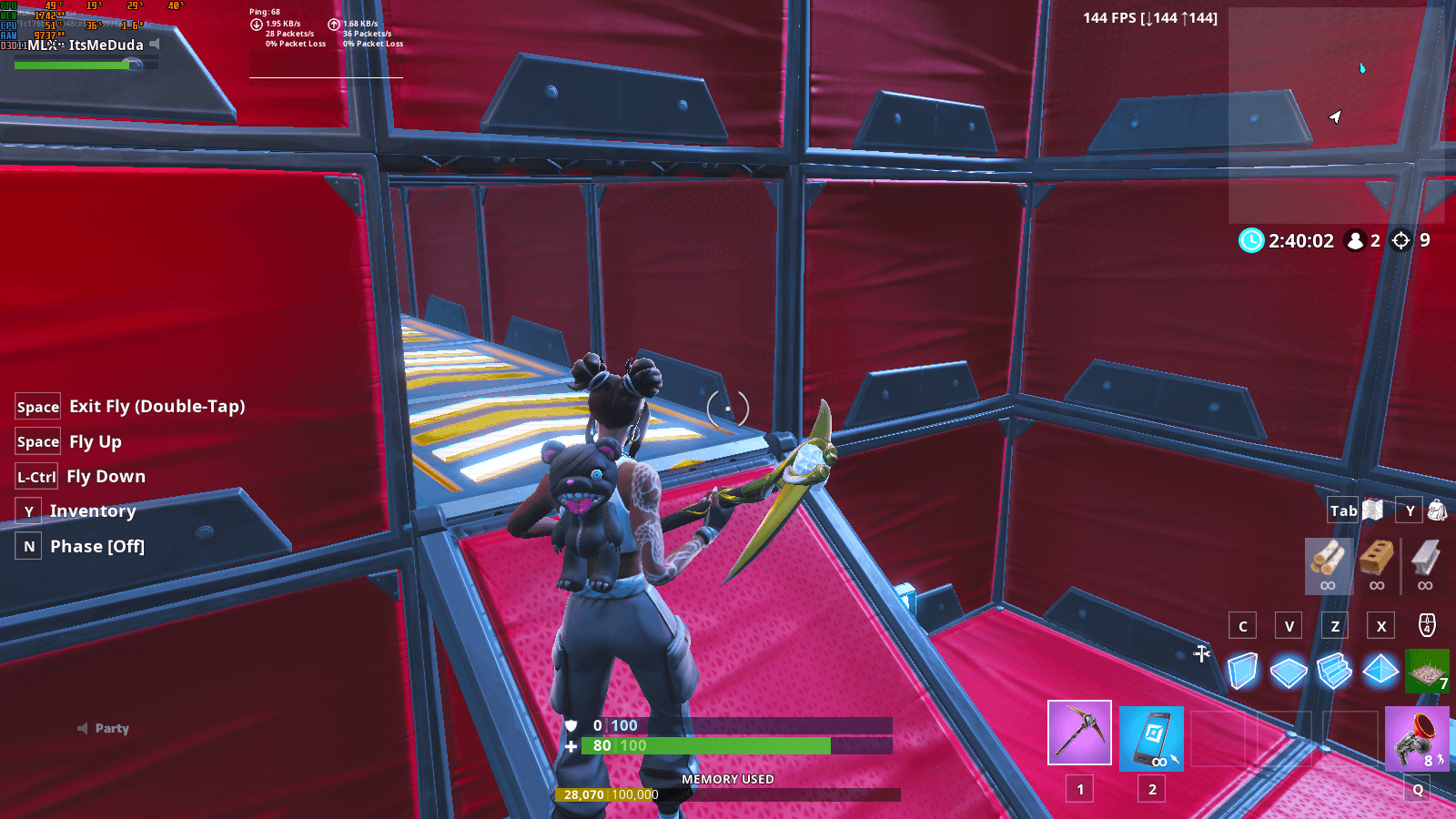
Task: Select the floor build piece icon
Action: click(1287, 671)
